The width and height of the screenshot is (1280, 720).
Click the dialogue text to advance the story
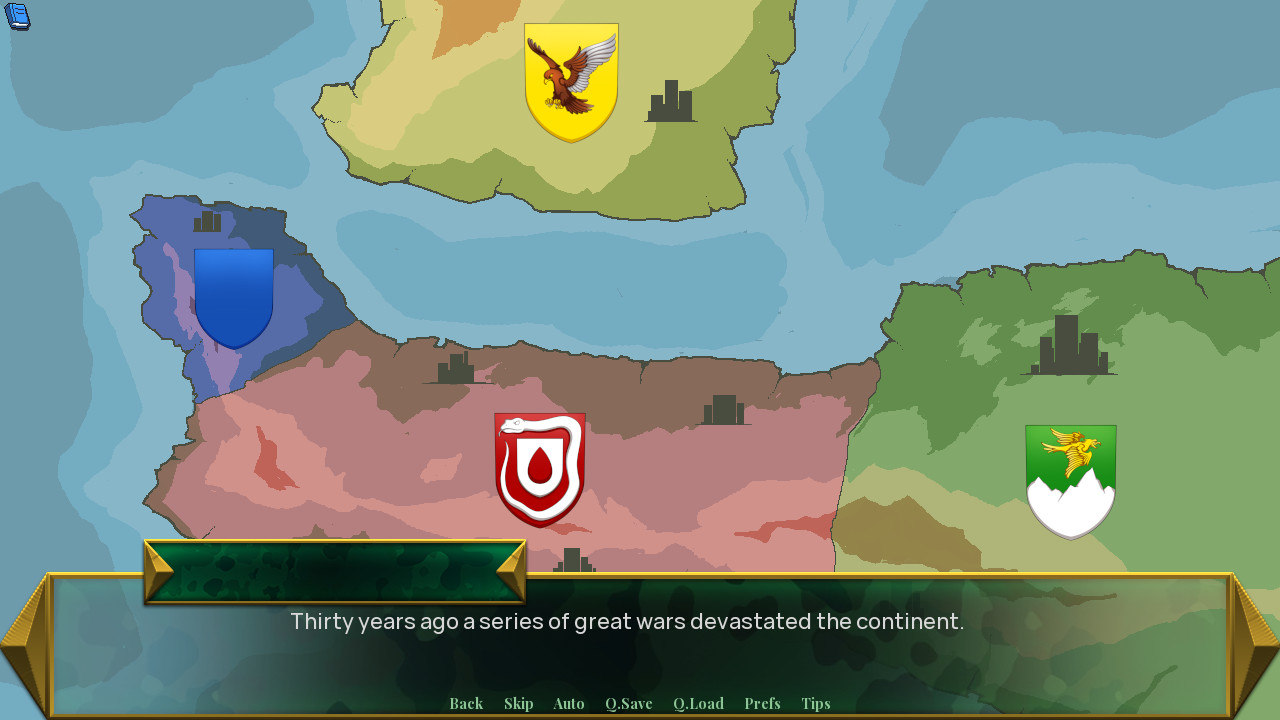pyautogui.click(x=627, y=621)
